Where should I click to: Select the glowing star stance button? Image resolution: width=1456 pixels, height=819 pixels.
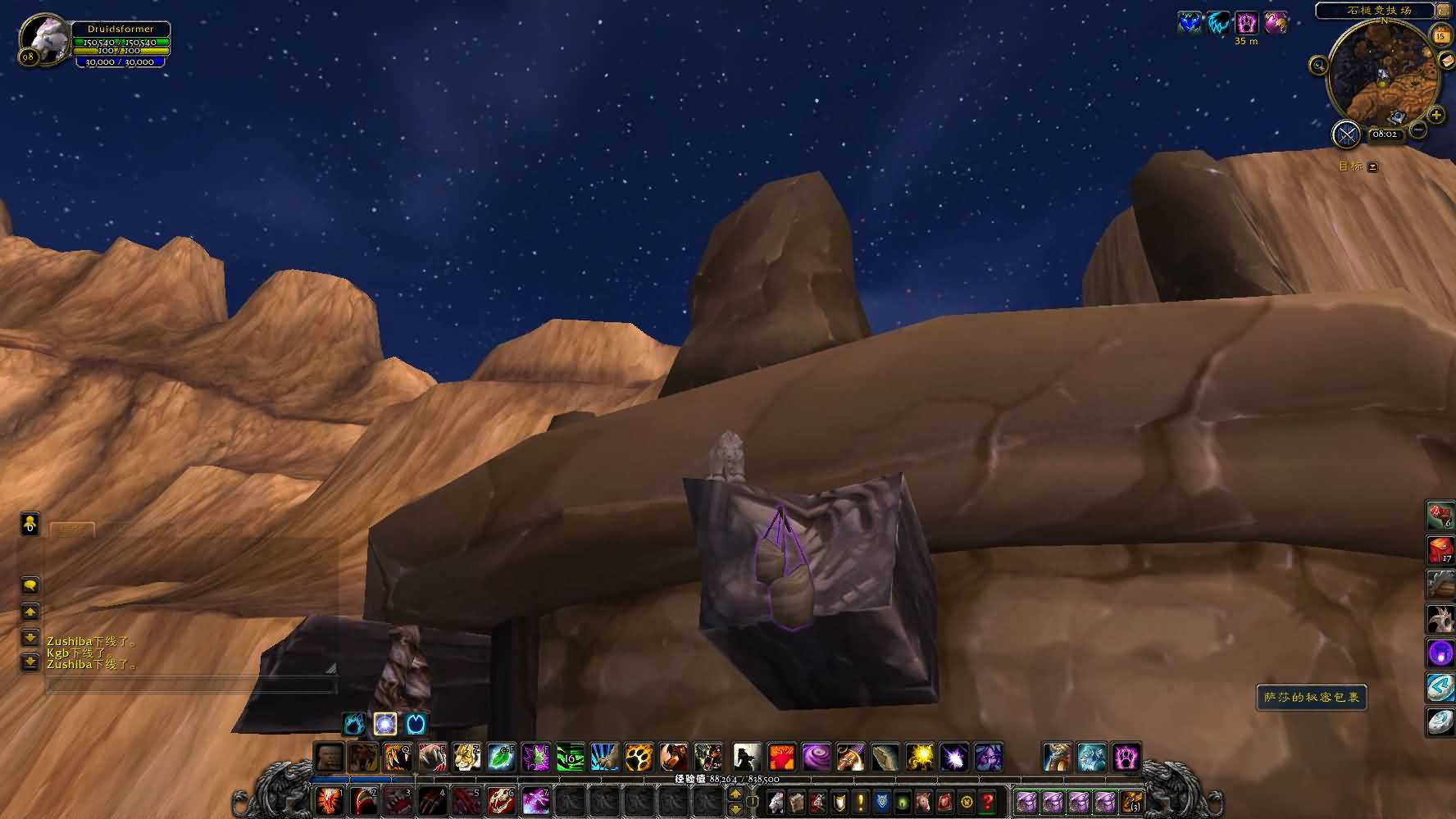tap(385, 724)
